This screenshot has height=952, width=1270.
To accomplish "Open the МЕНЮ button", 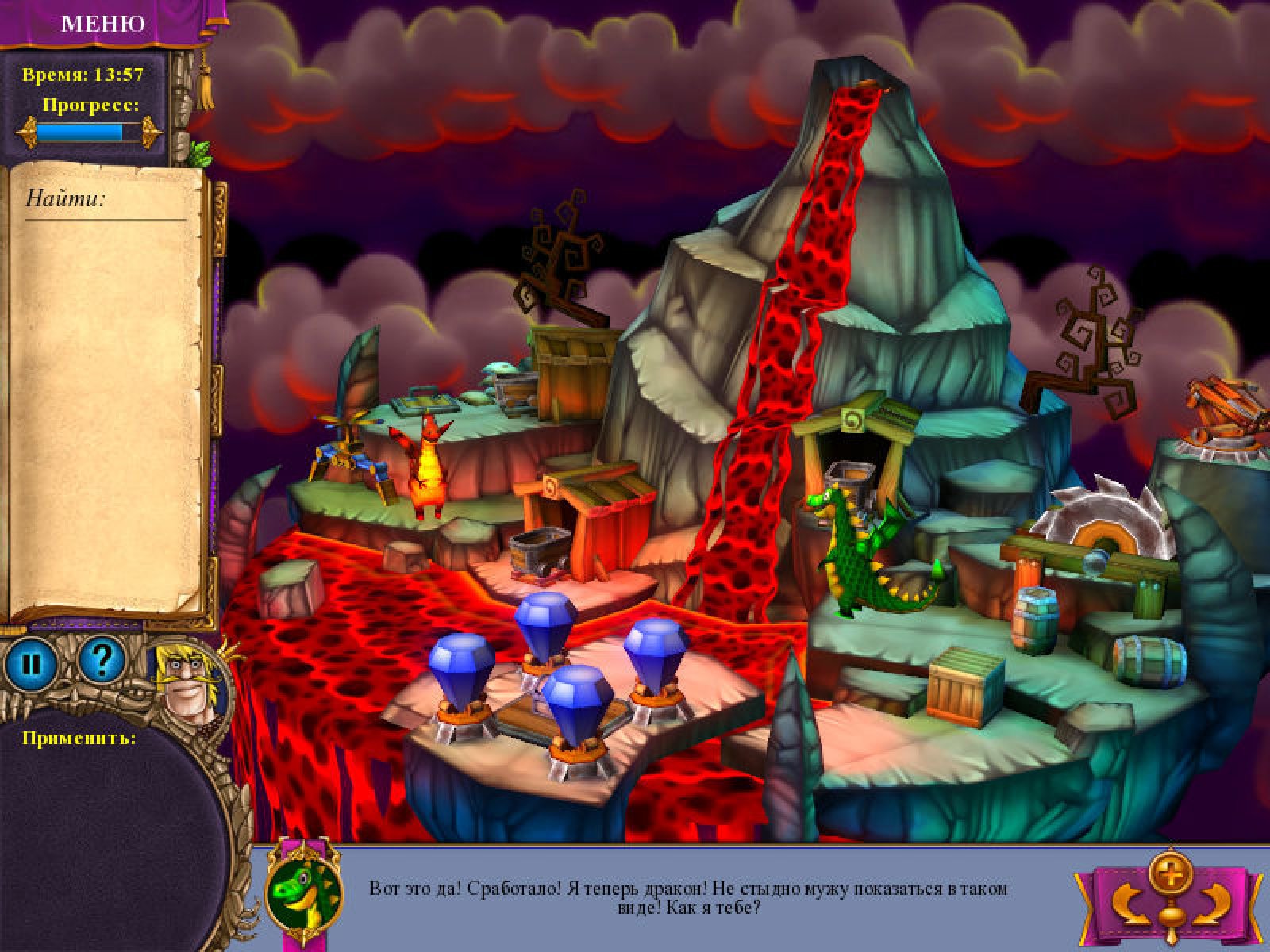I will point(103,23).
